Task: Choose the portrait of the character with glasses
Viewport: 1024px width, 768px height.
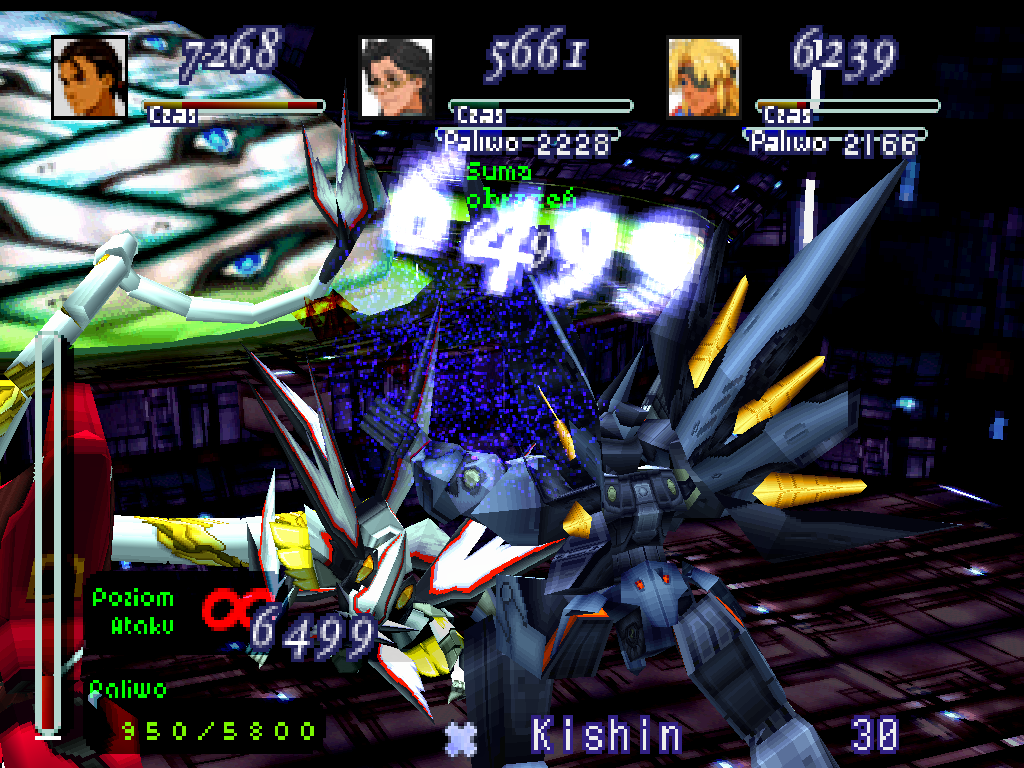Action: pyautogui.click(x=397, y=77)
